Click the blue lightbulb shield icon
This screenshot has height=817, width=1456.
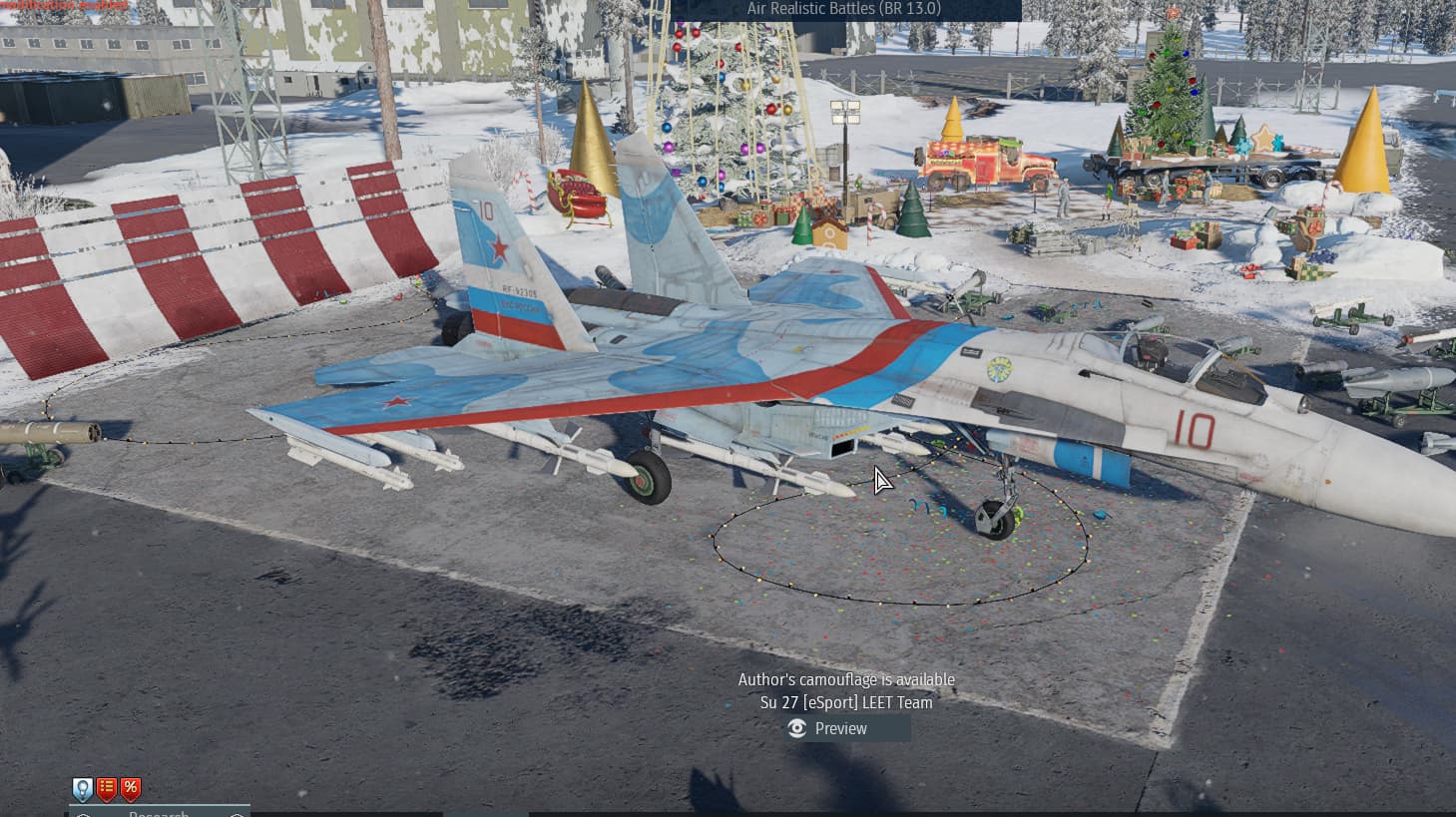click(x=83, y=789)
